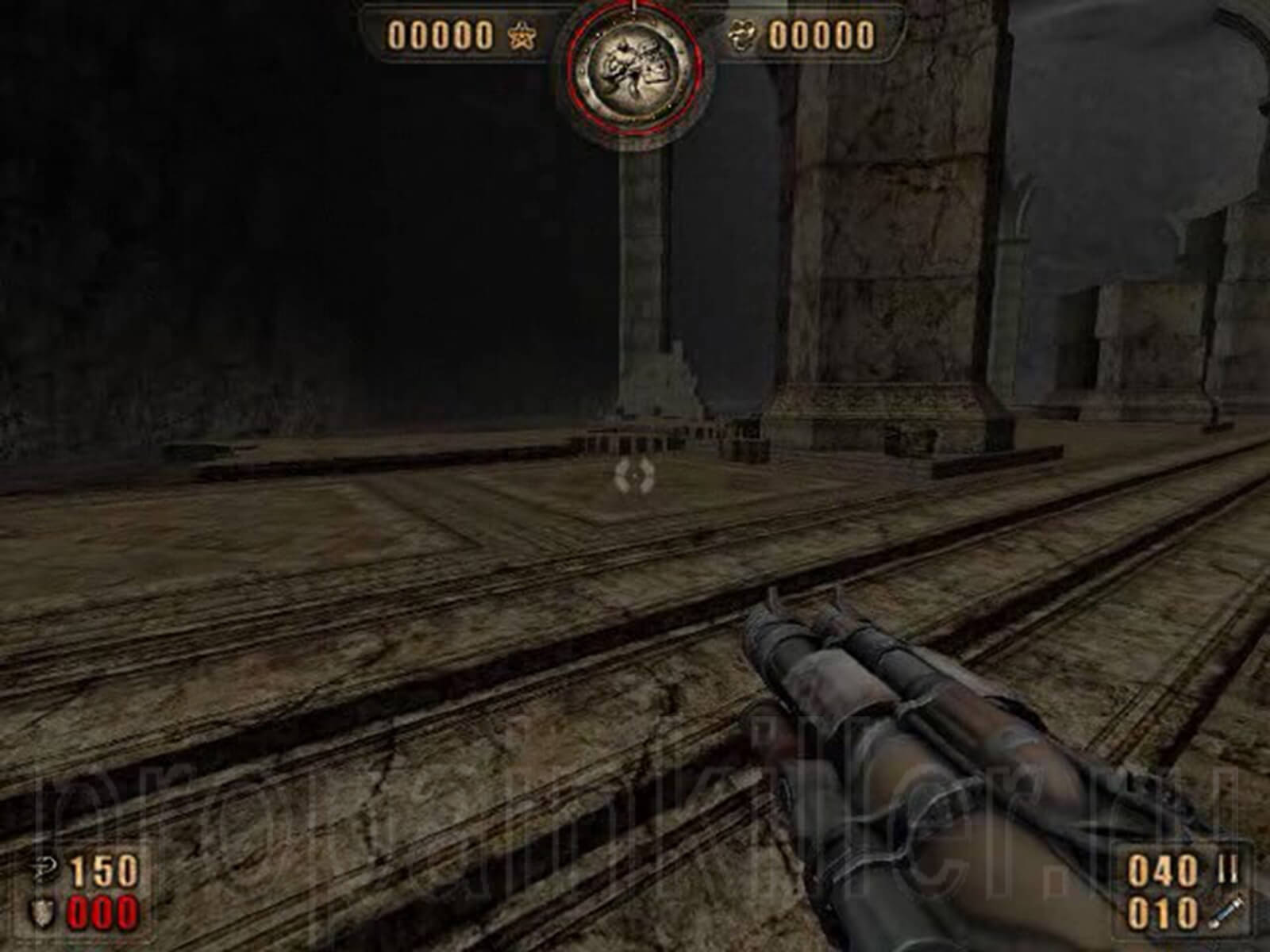Select the souls counter icon near top right
The image size is (1270, 952).
point(744,34)
